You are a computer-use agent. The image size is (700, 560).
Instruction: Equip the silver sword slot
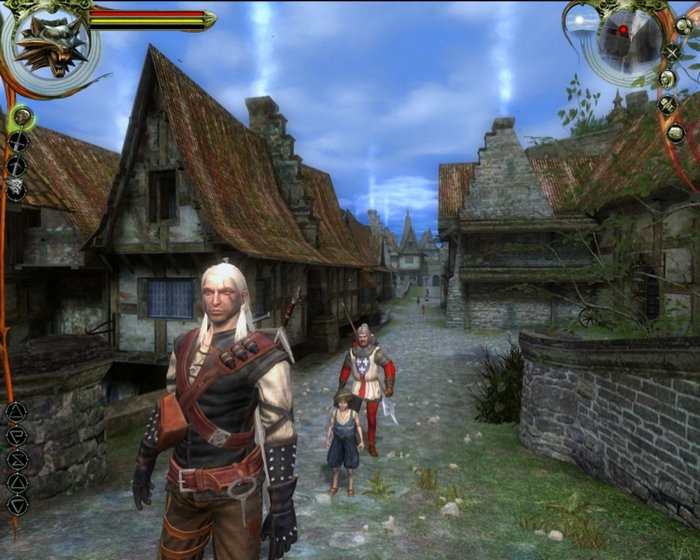pyautogui.click(x=16, y=165)
